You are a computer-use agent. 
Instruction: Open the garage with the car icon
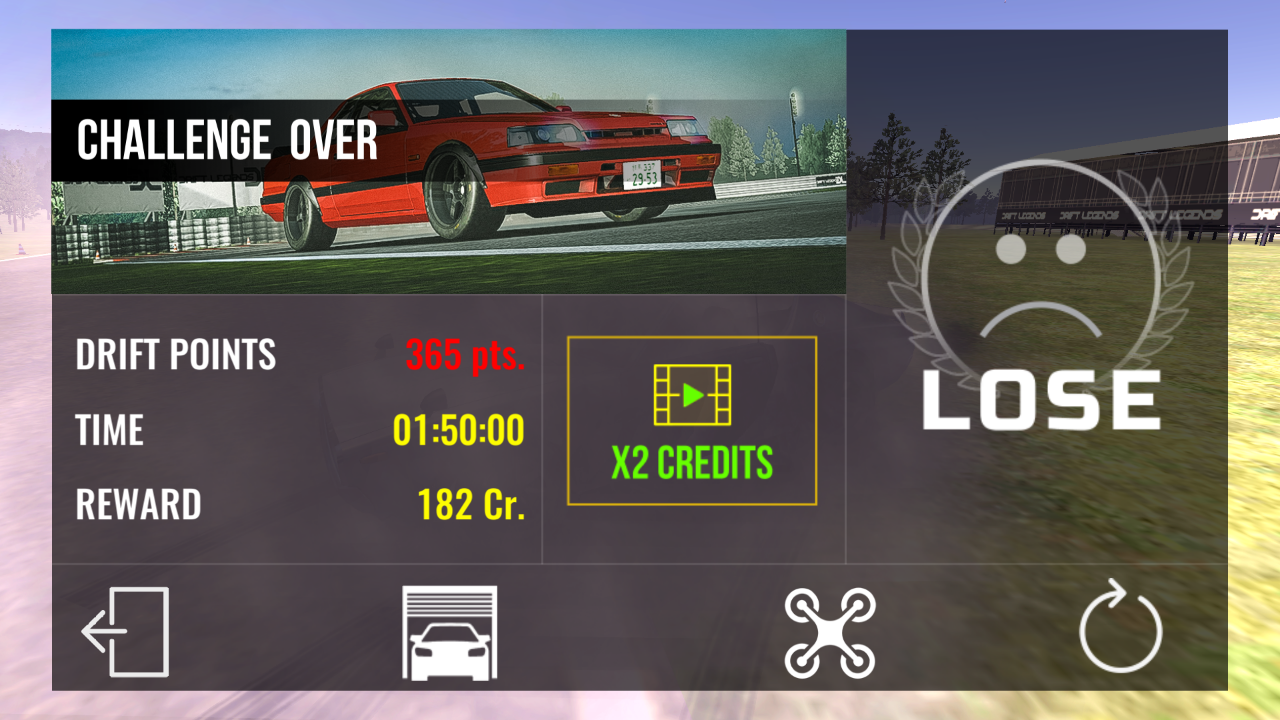click(449, 633)
